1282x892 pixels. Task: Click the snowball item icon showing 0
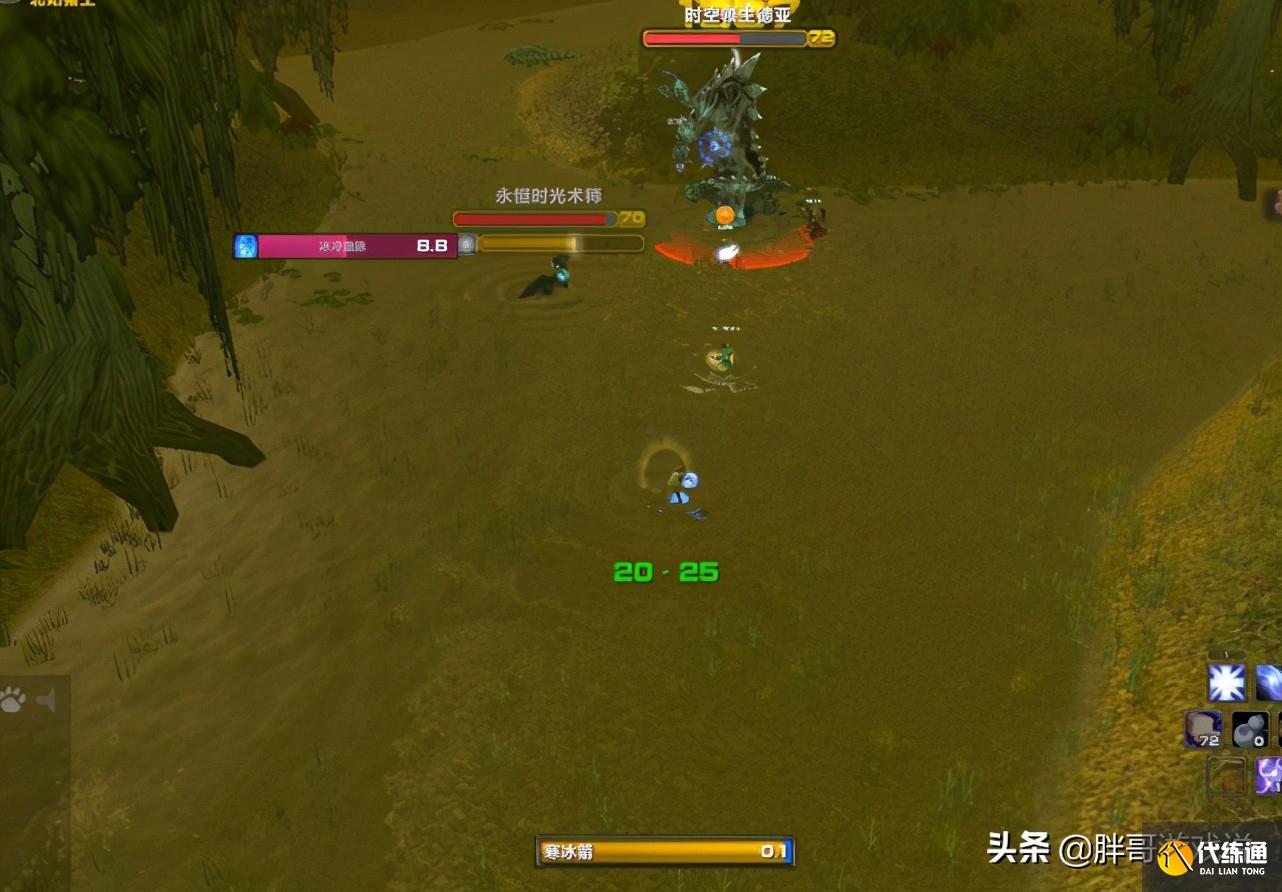pyautogui.click(x=1251, y=731)
